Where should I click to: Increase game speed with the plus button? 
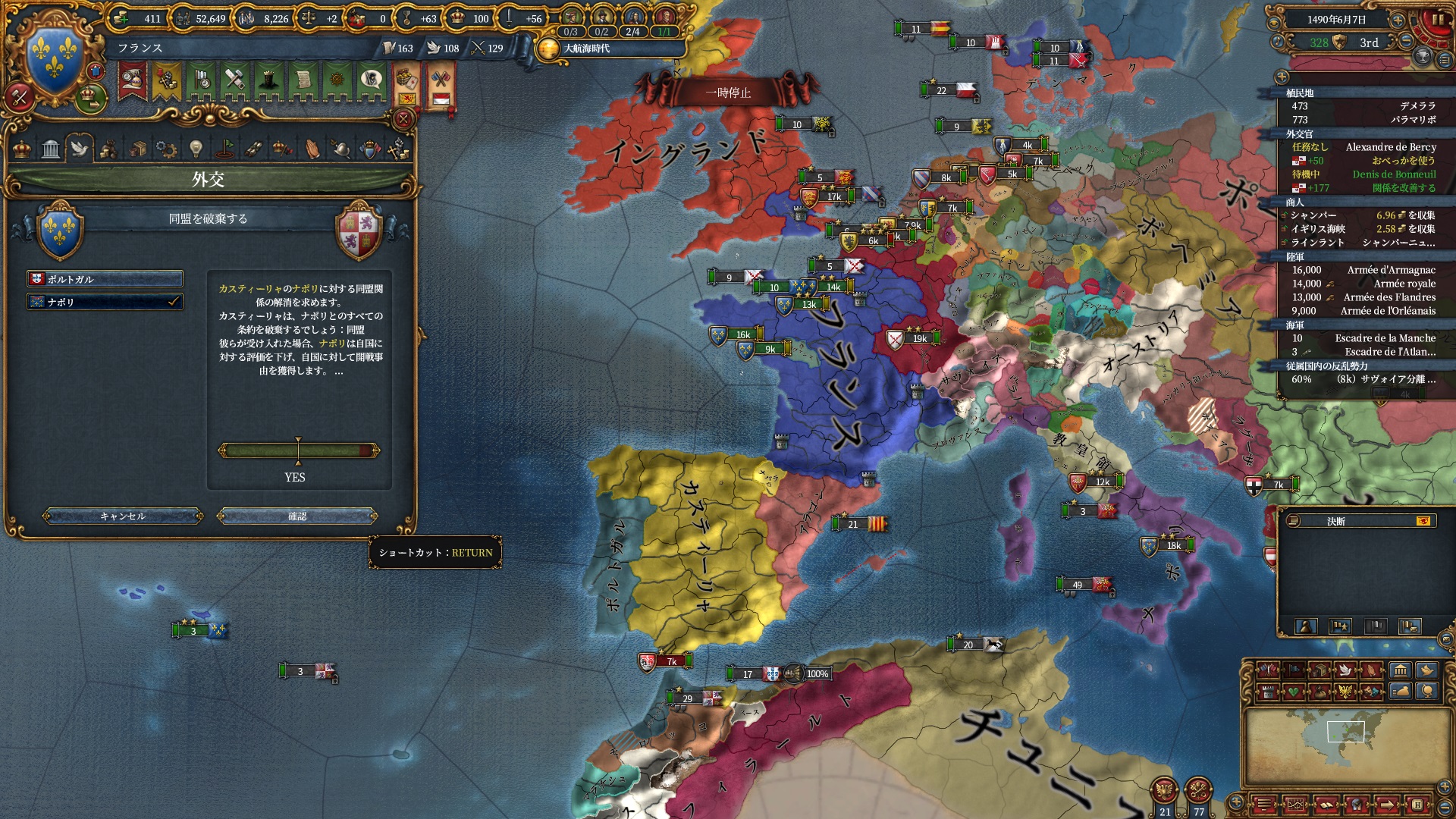pyautogui.click(x=1397, y=20)
